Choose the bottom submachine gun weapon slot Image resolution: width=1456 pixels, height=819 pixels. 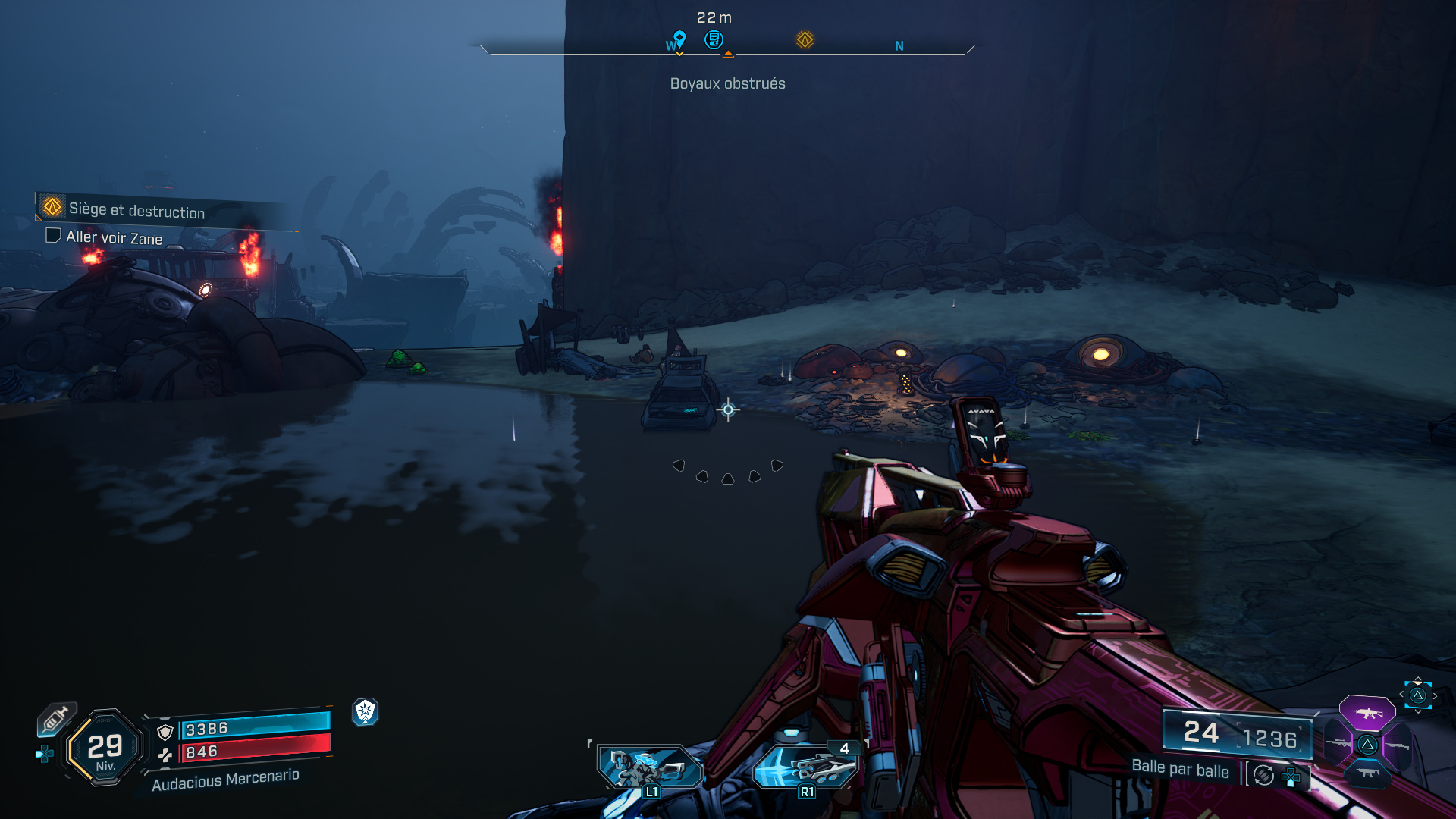tap(1367, 773)
